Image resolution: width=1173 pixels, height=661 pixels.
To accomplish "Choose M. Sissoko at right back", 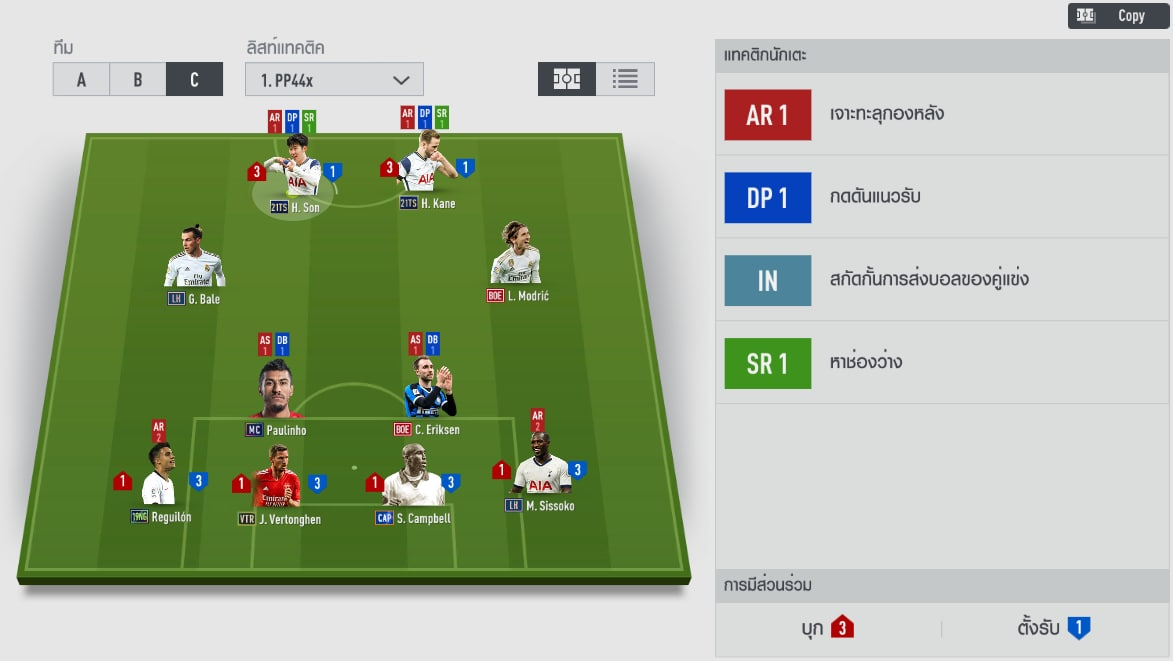I will click(x=539, y=470).
